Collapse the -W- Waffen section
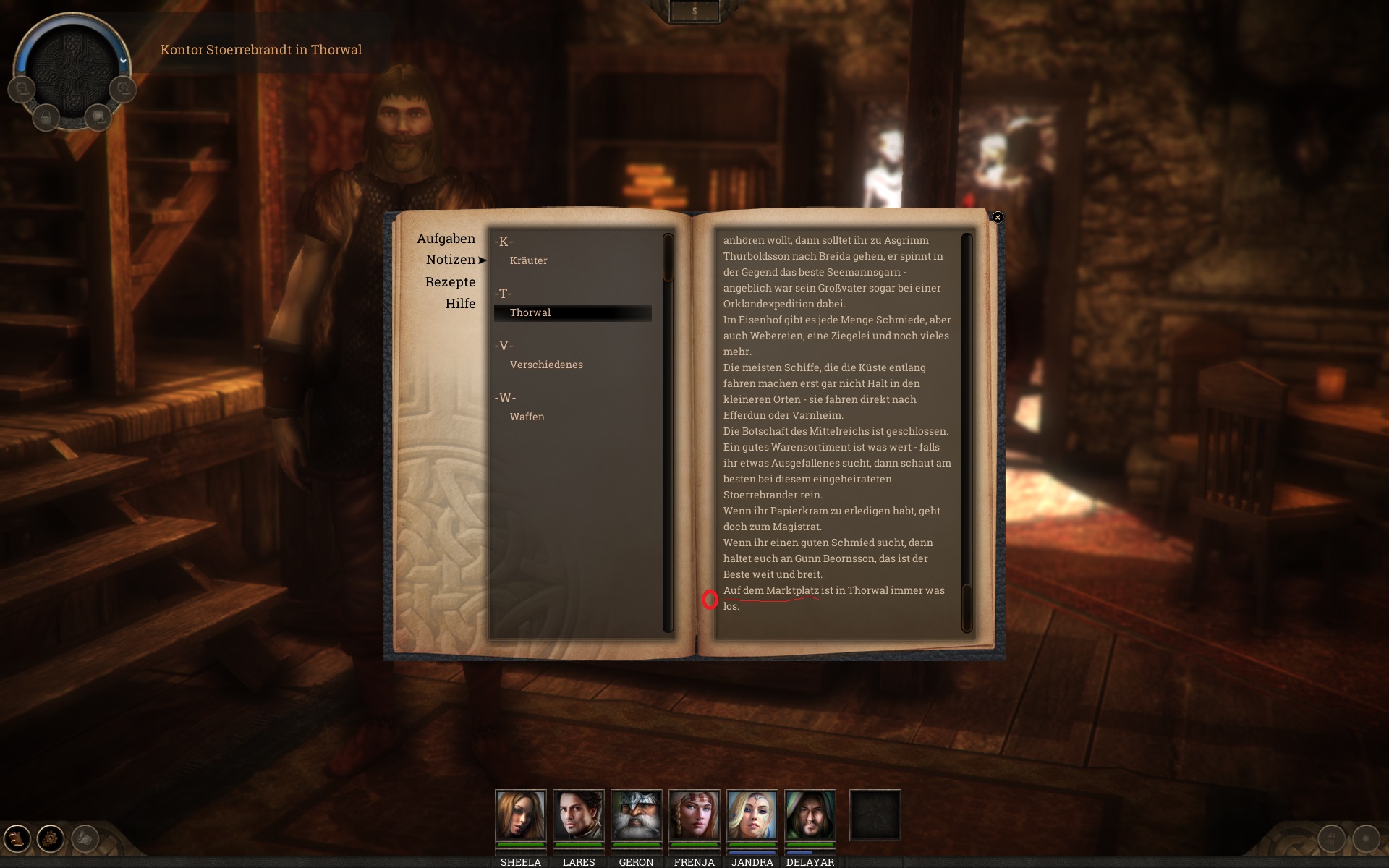1389x868 pixels. pyautogui.click(x=506, y=397)
